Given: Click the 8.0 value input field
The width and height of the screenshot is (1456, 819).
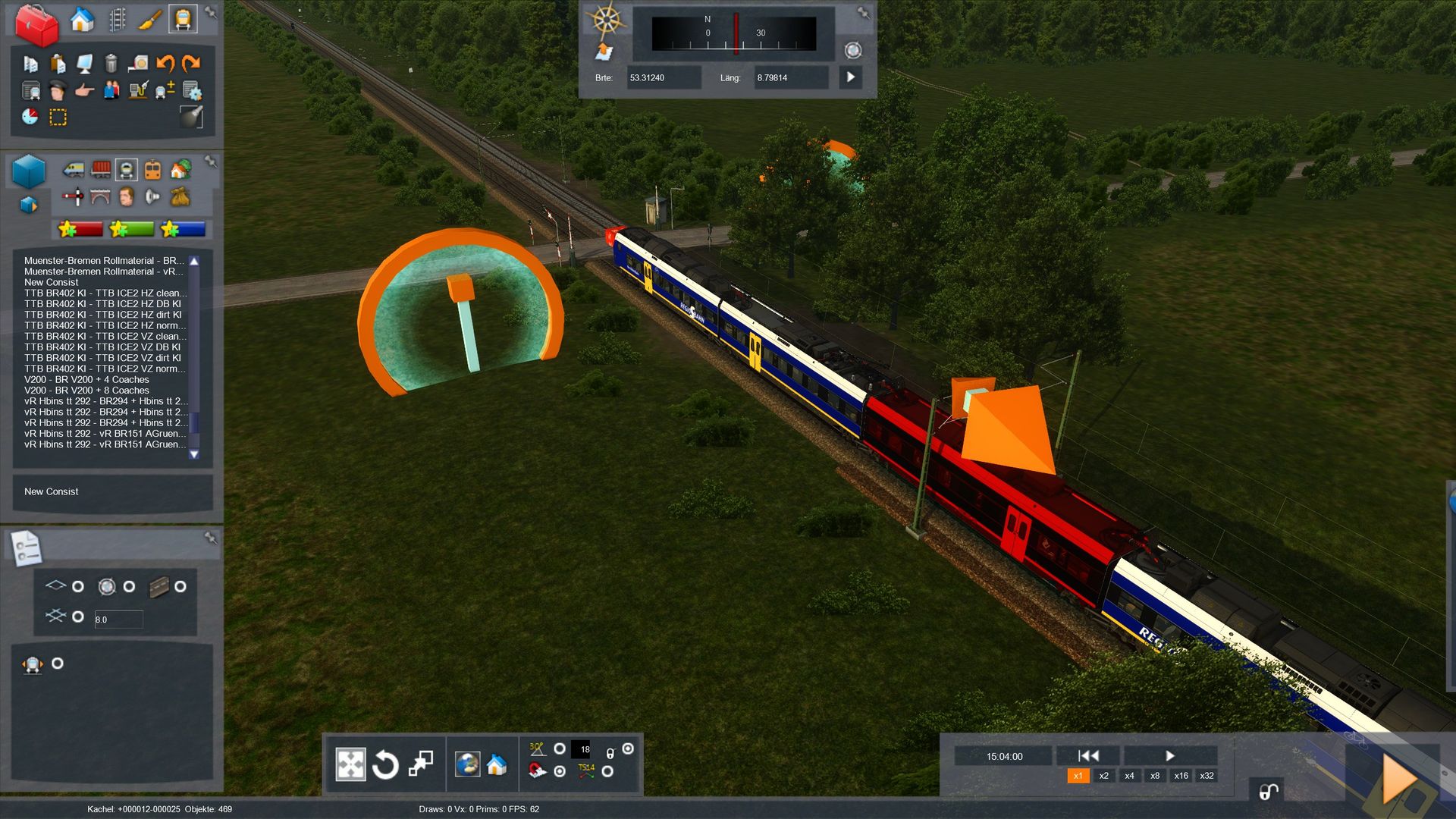Looking at the screenshot, I should [x=118, y=620].
